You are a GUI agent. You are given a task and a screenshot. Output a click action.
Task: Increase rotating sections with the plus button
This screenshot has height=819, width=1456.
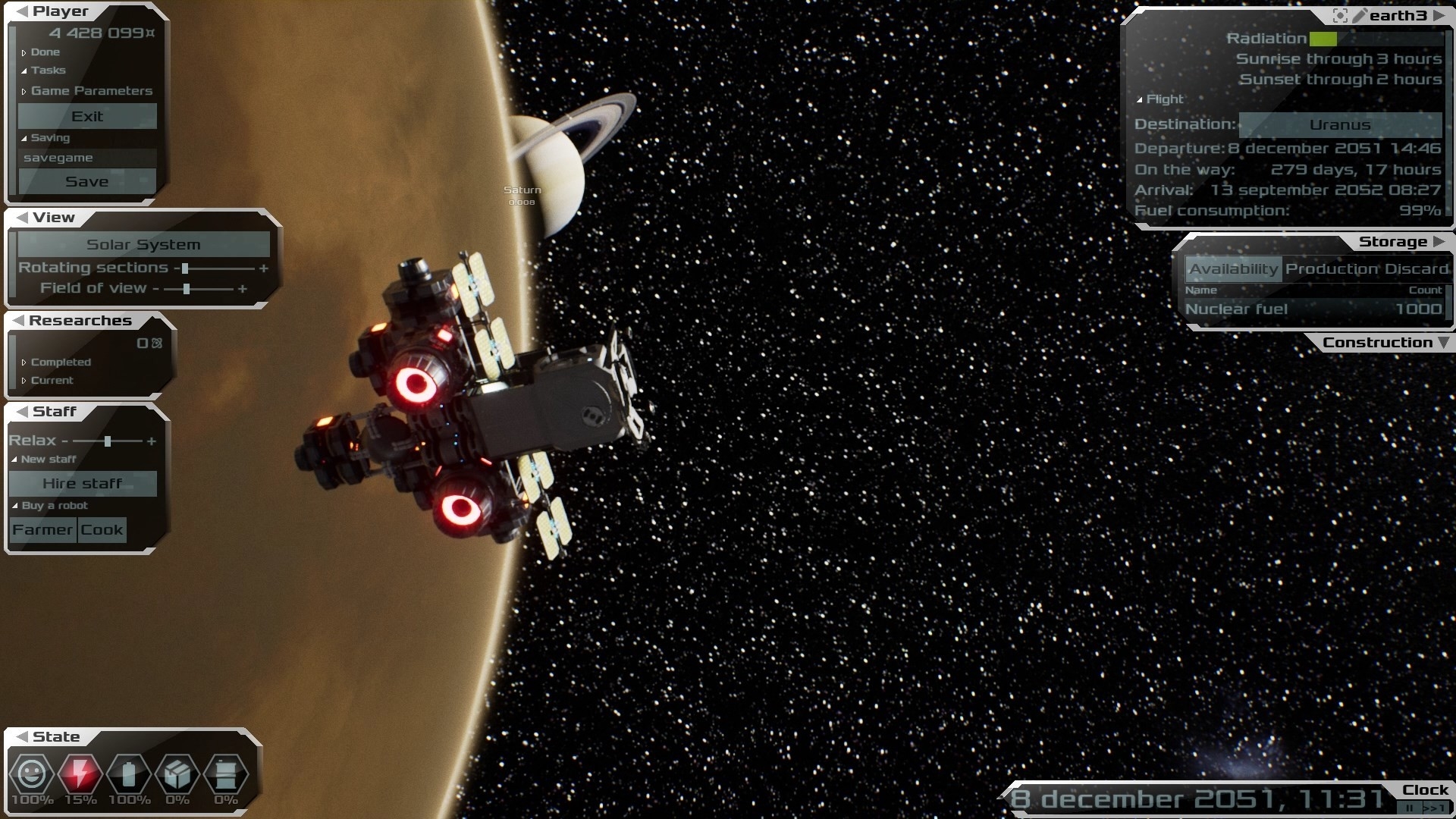pyautogui.click(x=264, y=268)
